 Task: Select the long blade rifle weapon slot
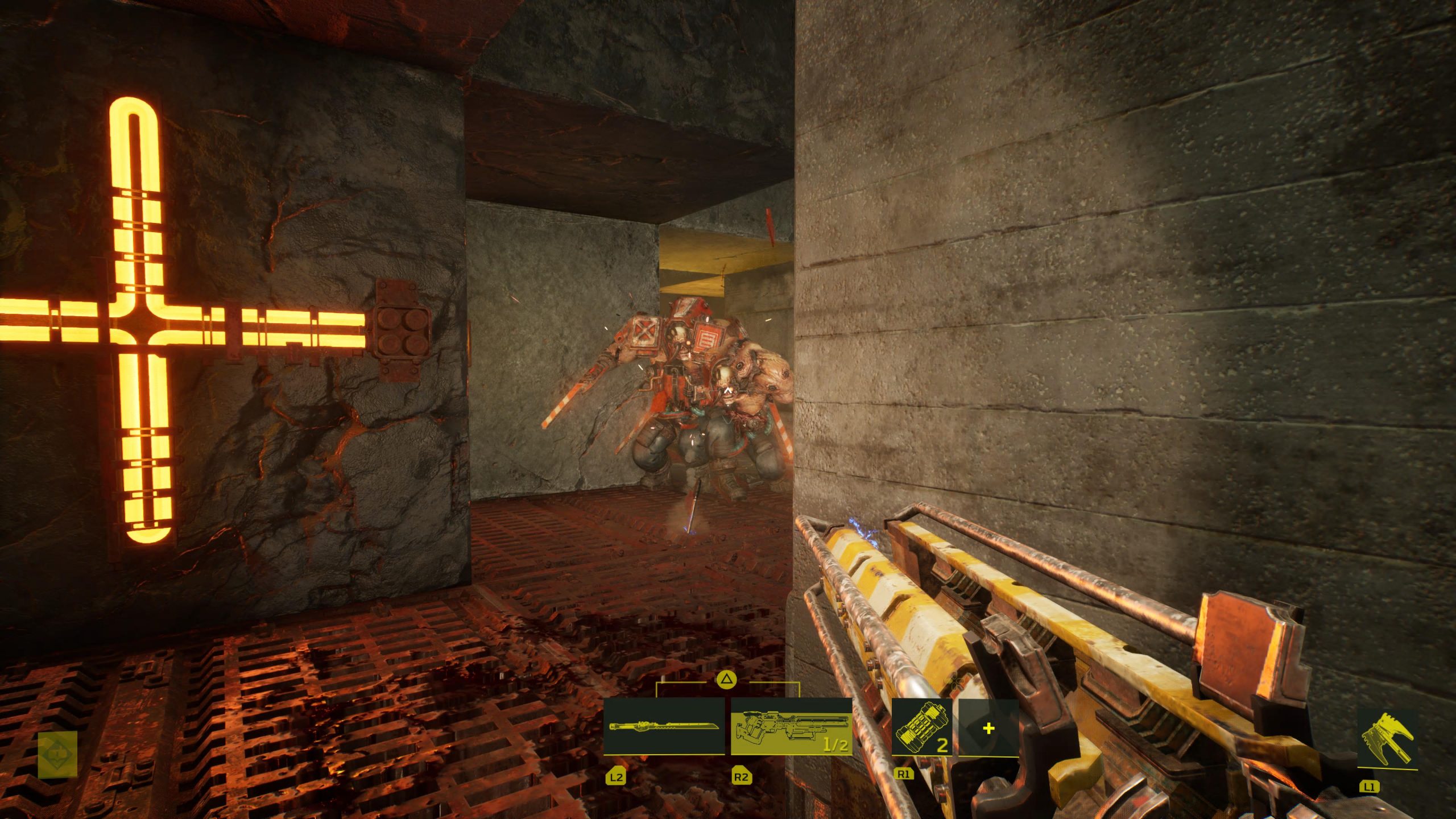(664, 726)
